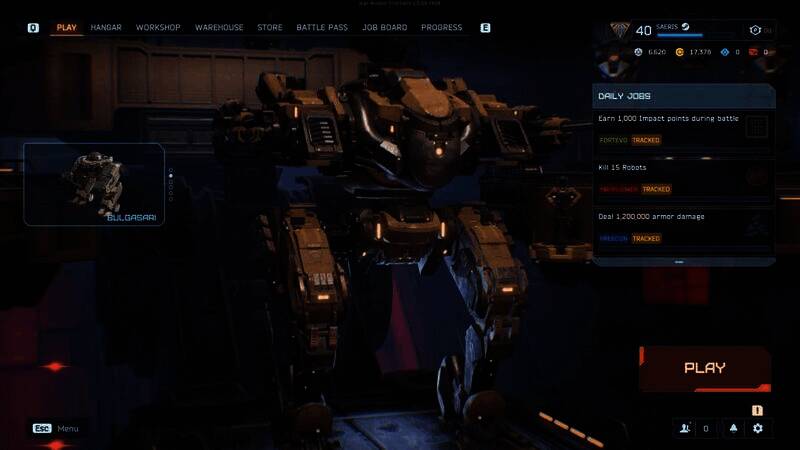Open the Job Board tab
Screen dimensions: 800x450
[385, 28]
